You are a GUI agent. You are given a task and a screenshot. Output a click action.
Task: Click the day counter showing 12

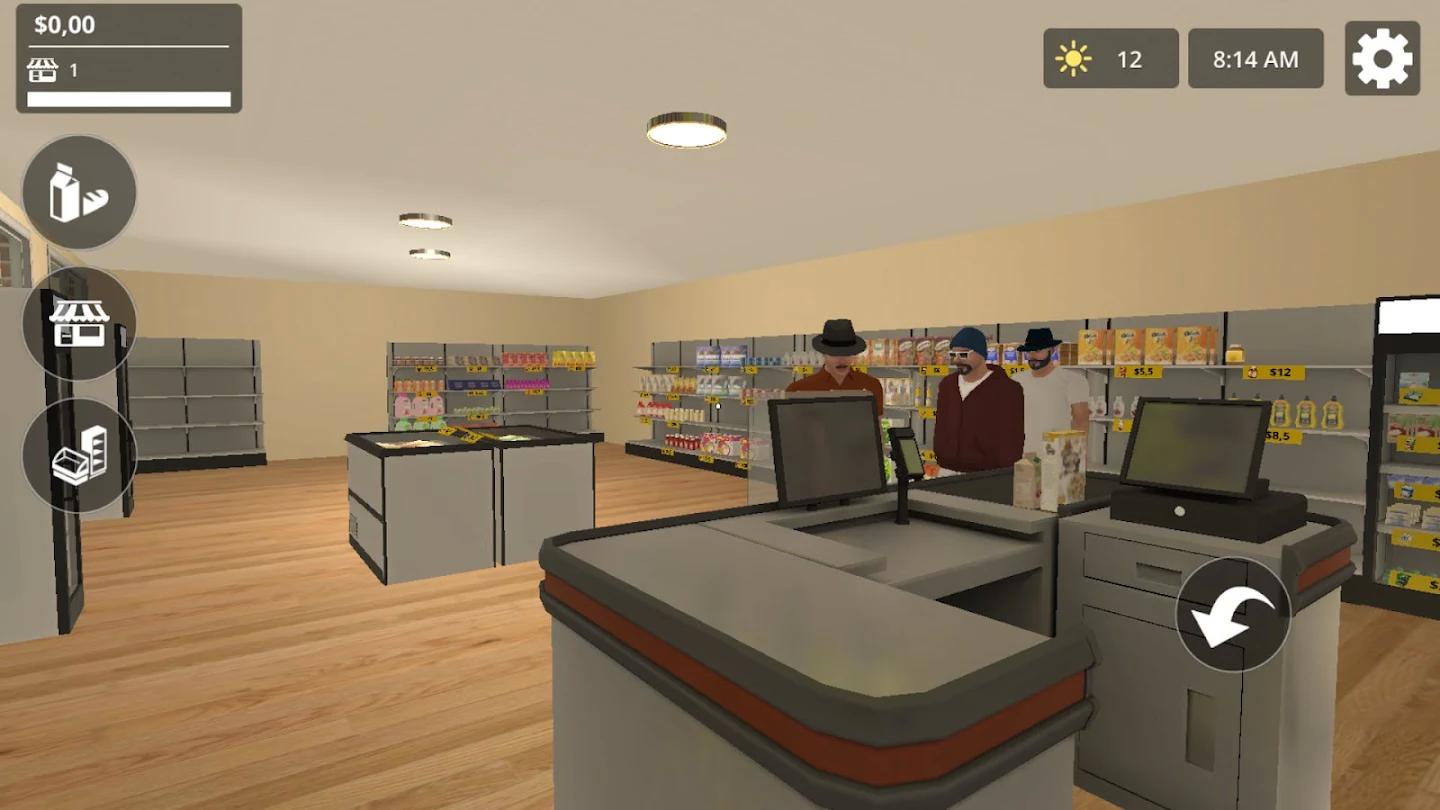point(1129,58)
